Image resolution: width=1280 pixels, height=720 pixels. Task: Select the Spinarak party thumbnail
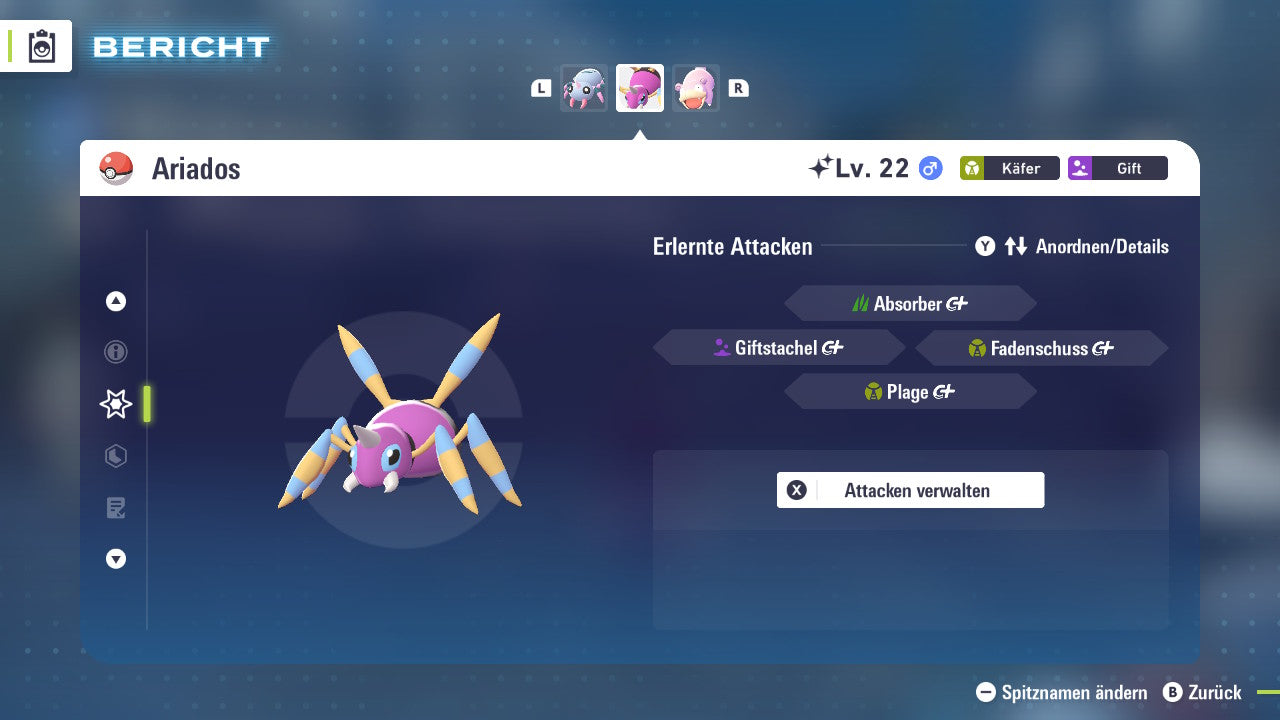[x=584, y=87]
